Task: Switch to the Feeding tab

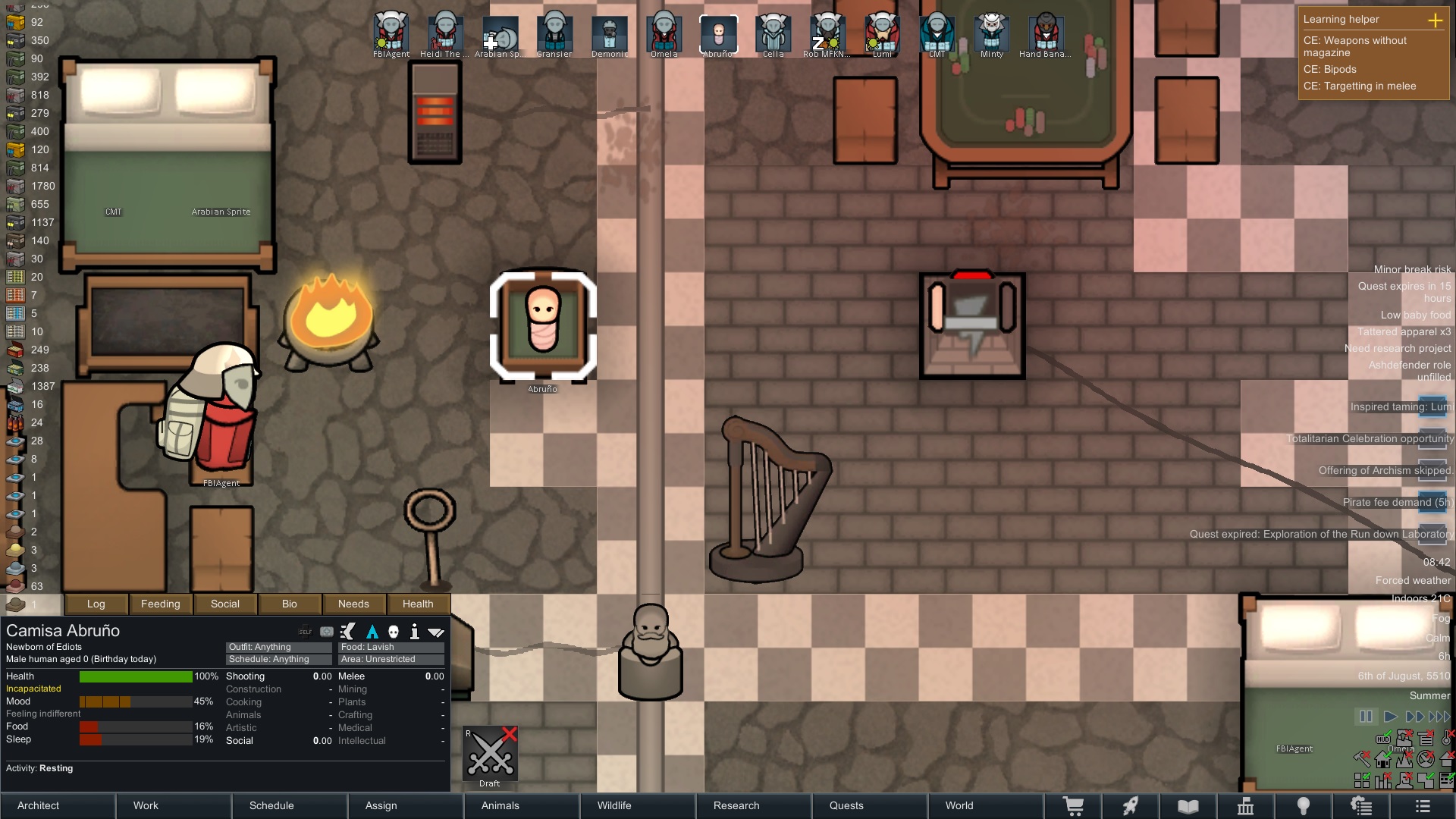Action: pyautogui.click(x=161, y=604)
